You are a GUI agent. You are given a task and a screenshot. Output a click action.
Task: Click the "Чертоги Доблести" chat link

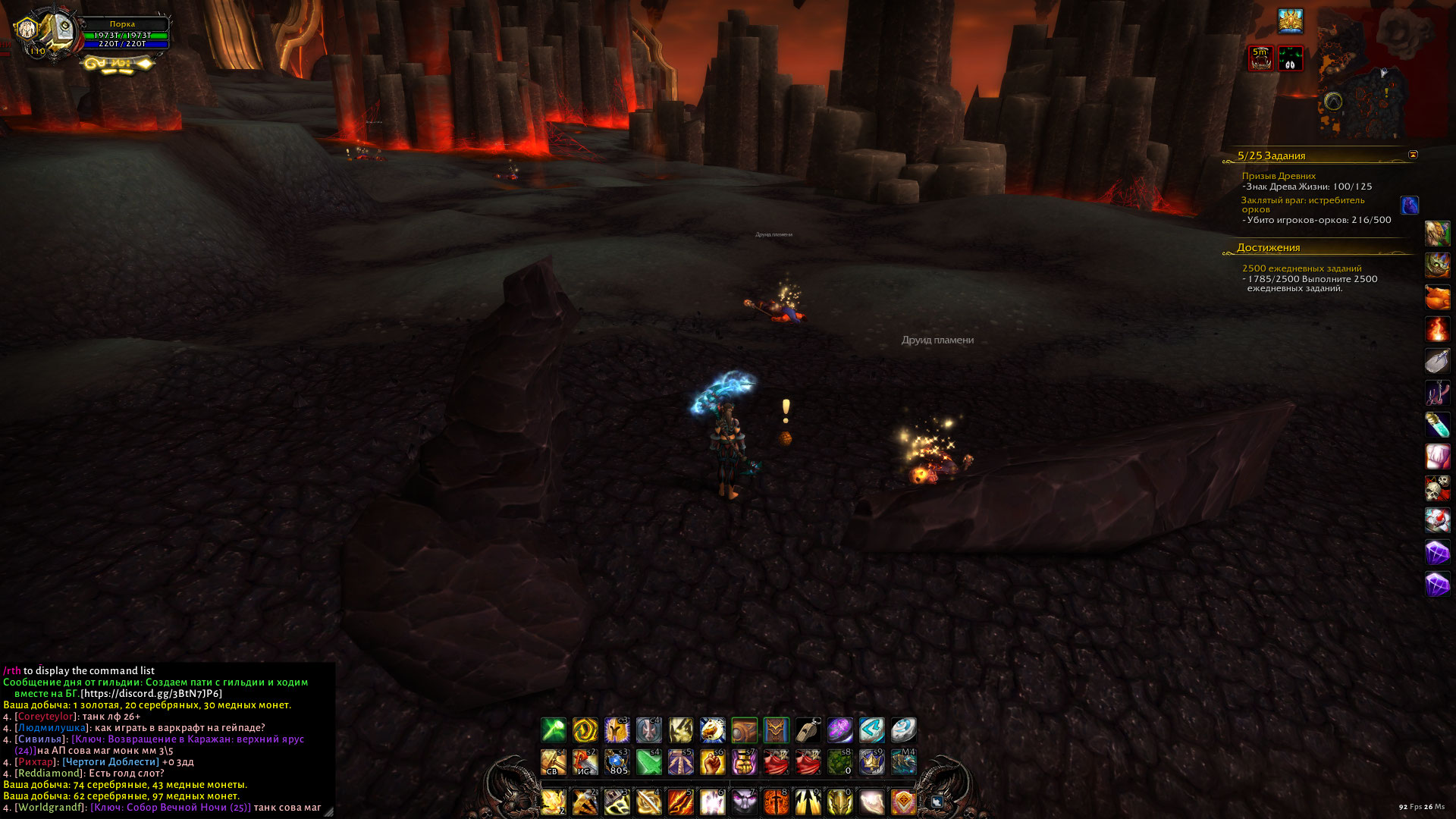click(x=111, y=762)
